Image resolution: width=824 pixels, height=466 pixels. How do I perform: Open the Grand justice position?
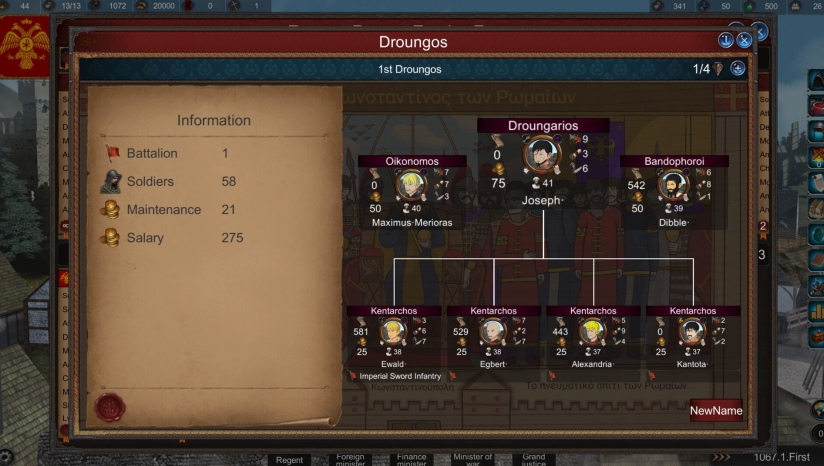(x=533, y=459)
